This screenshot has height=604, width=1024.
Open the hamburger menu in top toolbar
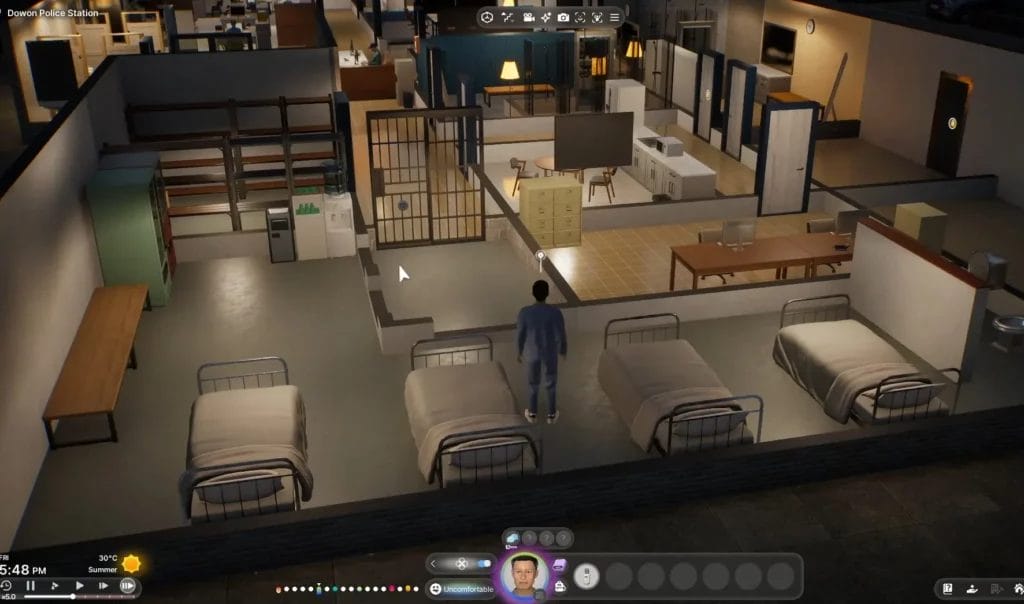[x=614, y=17]
